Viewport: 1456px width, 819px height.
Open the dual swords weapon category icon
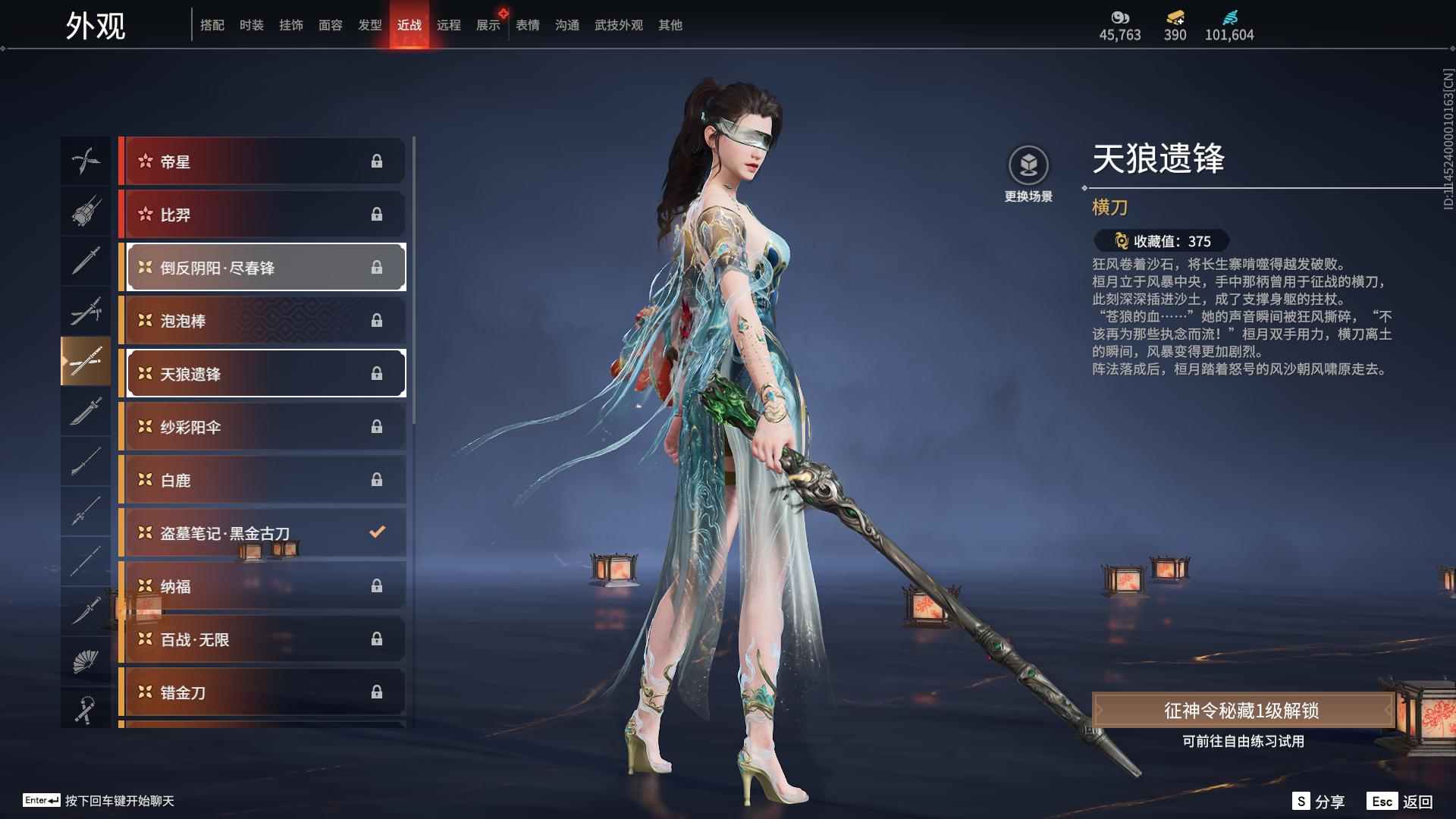point(86,311)
